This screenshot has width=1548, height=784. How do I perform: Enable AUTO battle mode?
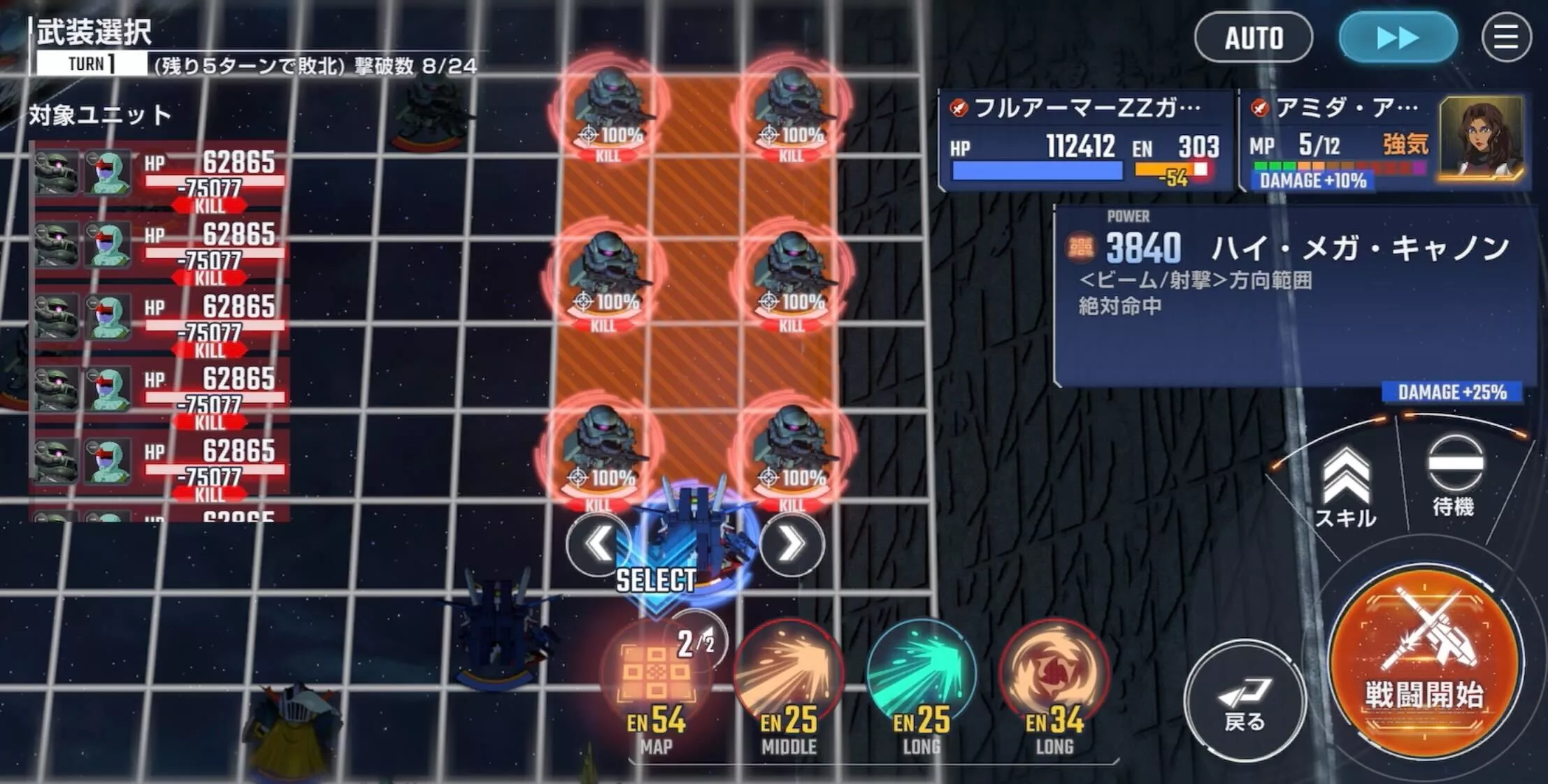(x=1254, y=38)
